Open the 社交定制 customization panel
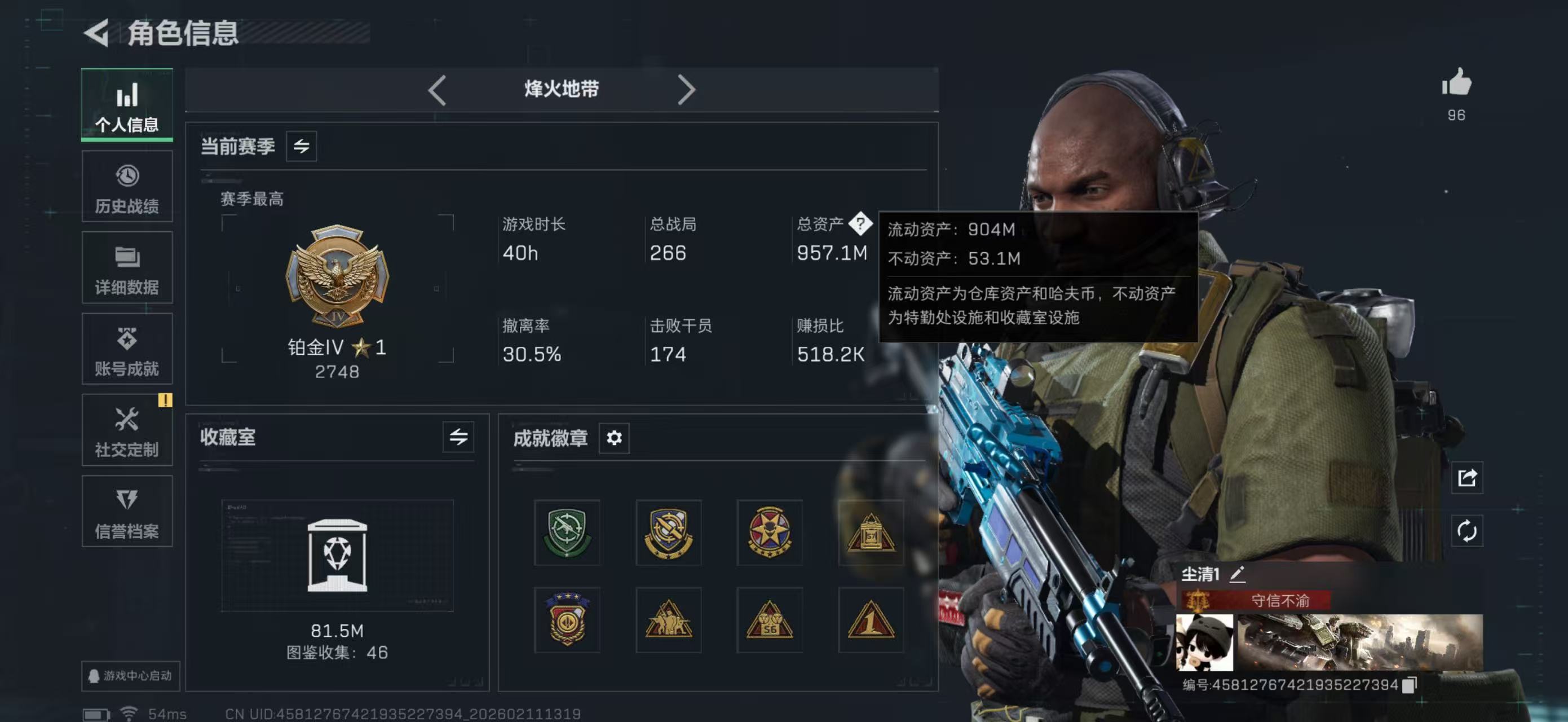This screenshot has height=722, width=1568. click(x=127, y=430)
